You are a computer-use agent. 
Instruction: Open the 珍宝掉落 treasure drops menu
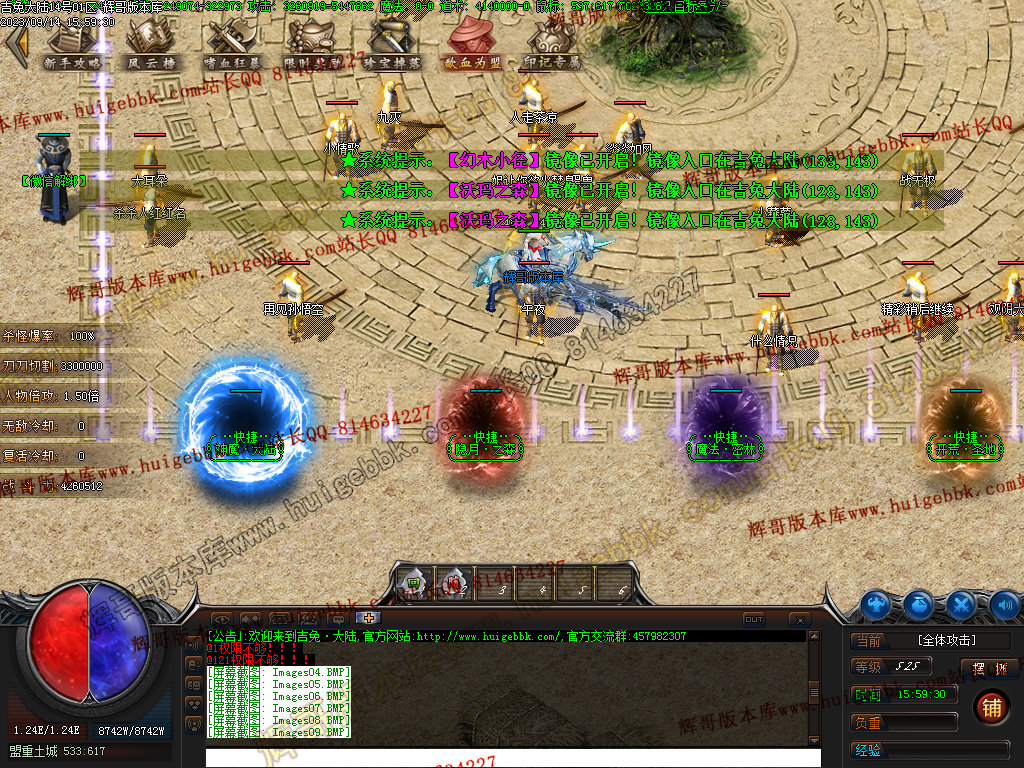392,46
